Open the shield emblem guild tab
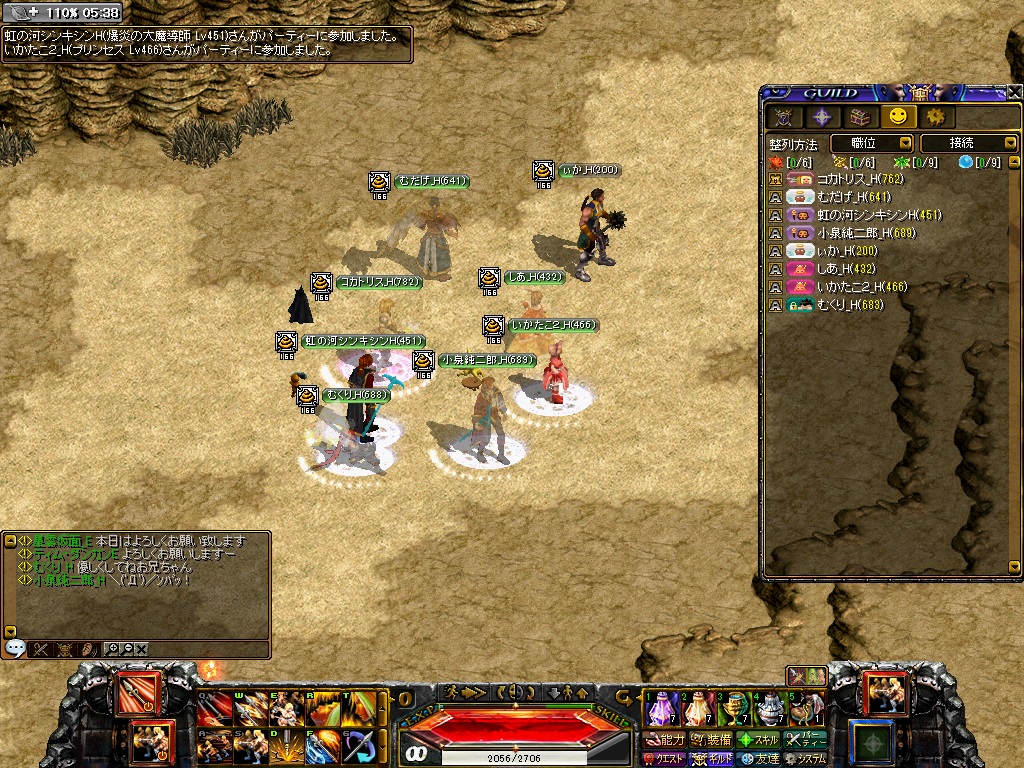The height and width of the screenshot is (768, 1024). click(x=783, y=117)
